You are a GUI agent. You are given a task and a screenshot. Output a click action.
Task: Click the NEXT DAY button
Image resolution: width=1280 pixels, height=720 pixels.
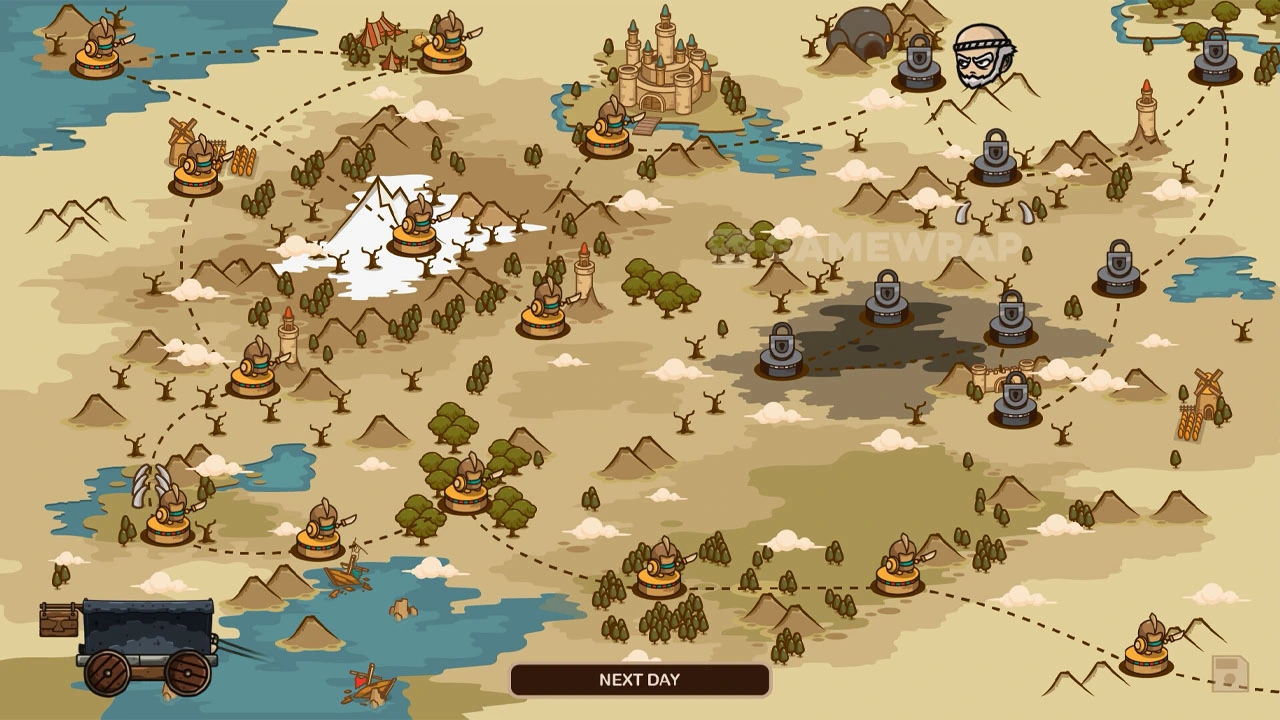coord(640,680)
